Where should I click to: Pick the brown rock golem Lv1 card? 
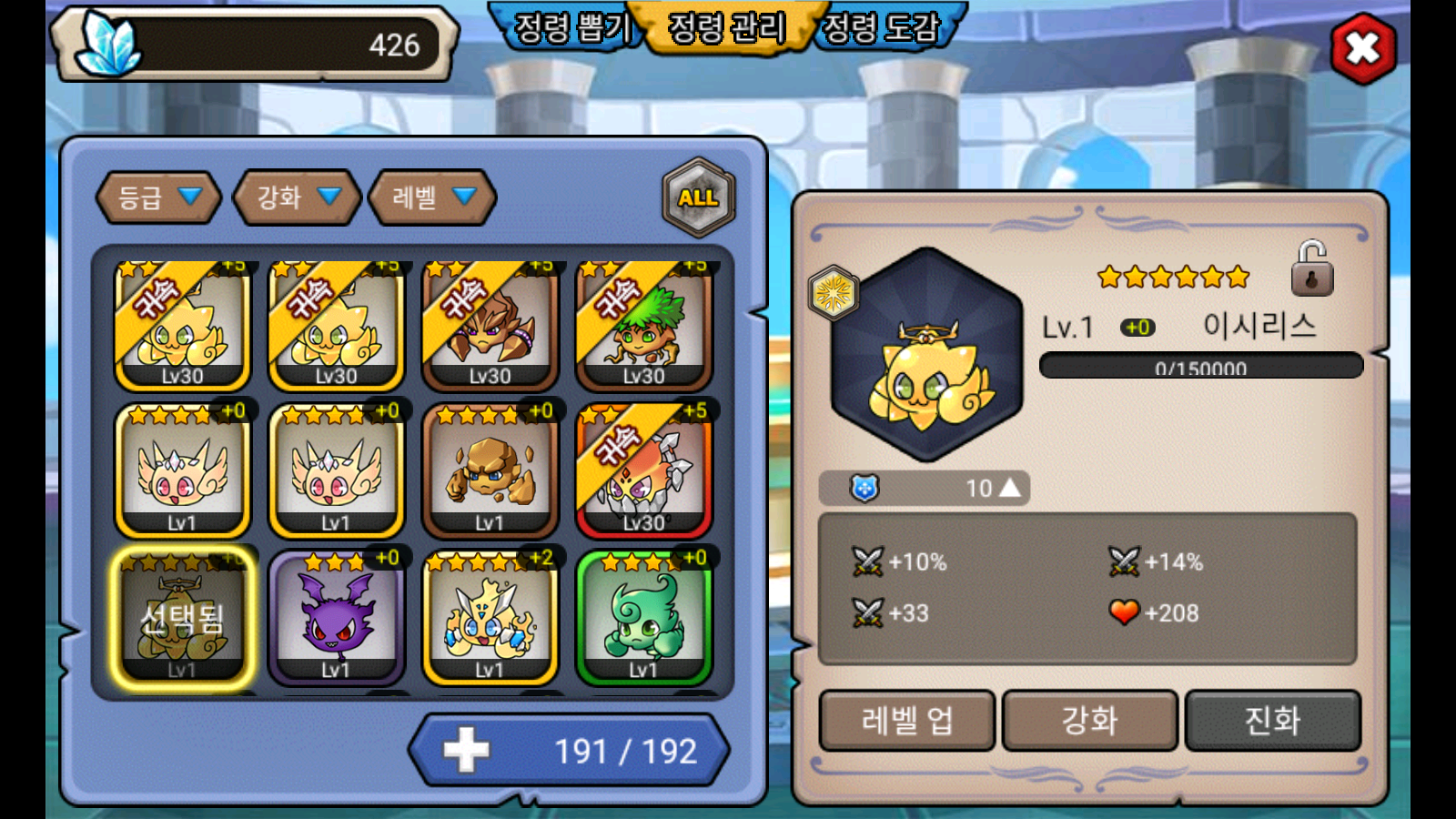click(490, 471)
